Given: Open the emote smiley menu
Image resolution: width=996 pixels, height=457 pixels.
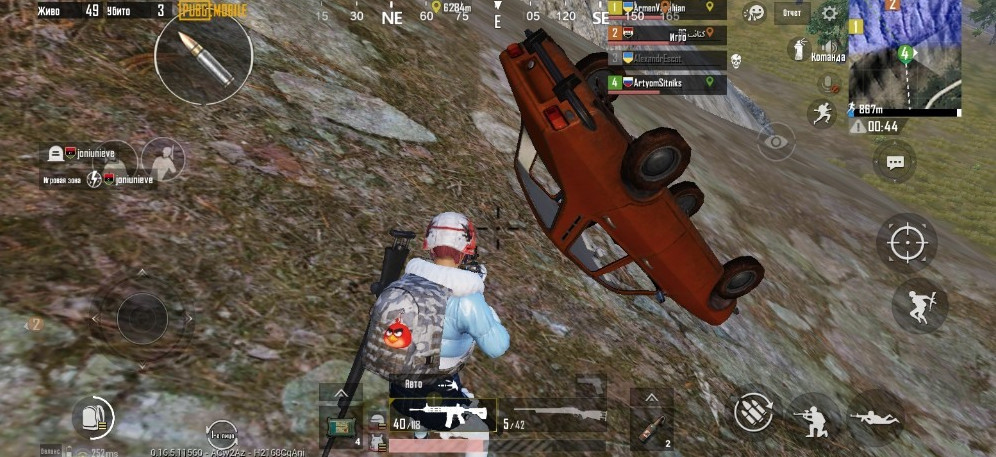Looking at the screenshot, I should [756, 13].
